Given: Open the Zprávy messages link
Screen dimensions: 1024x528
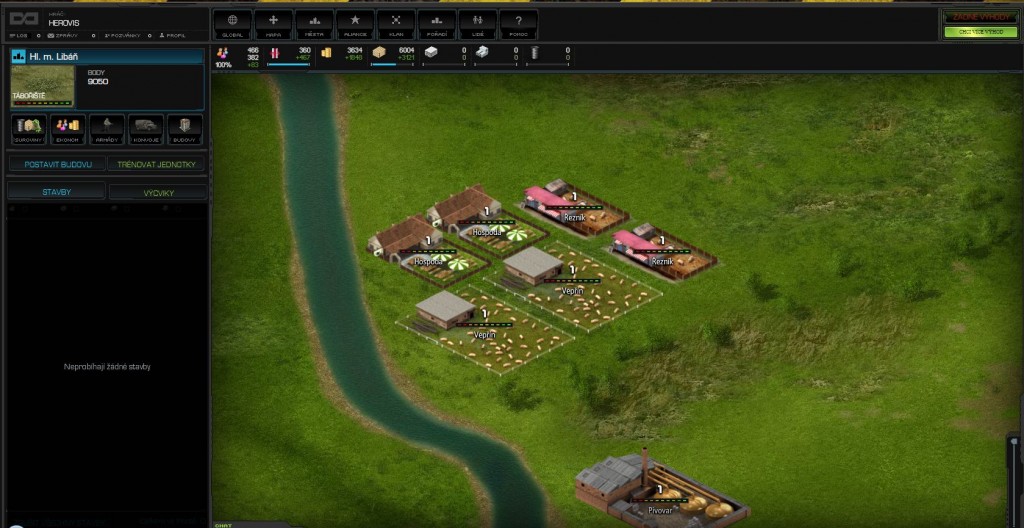Looking at the screenshot, I should 59,35.
